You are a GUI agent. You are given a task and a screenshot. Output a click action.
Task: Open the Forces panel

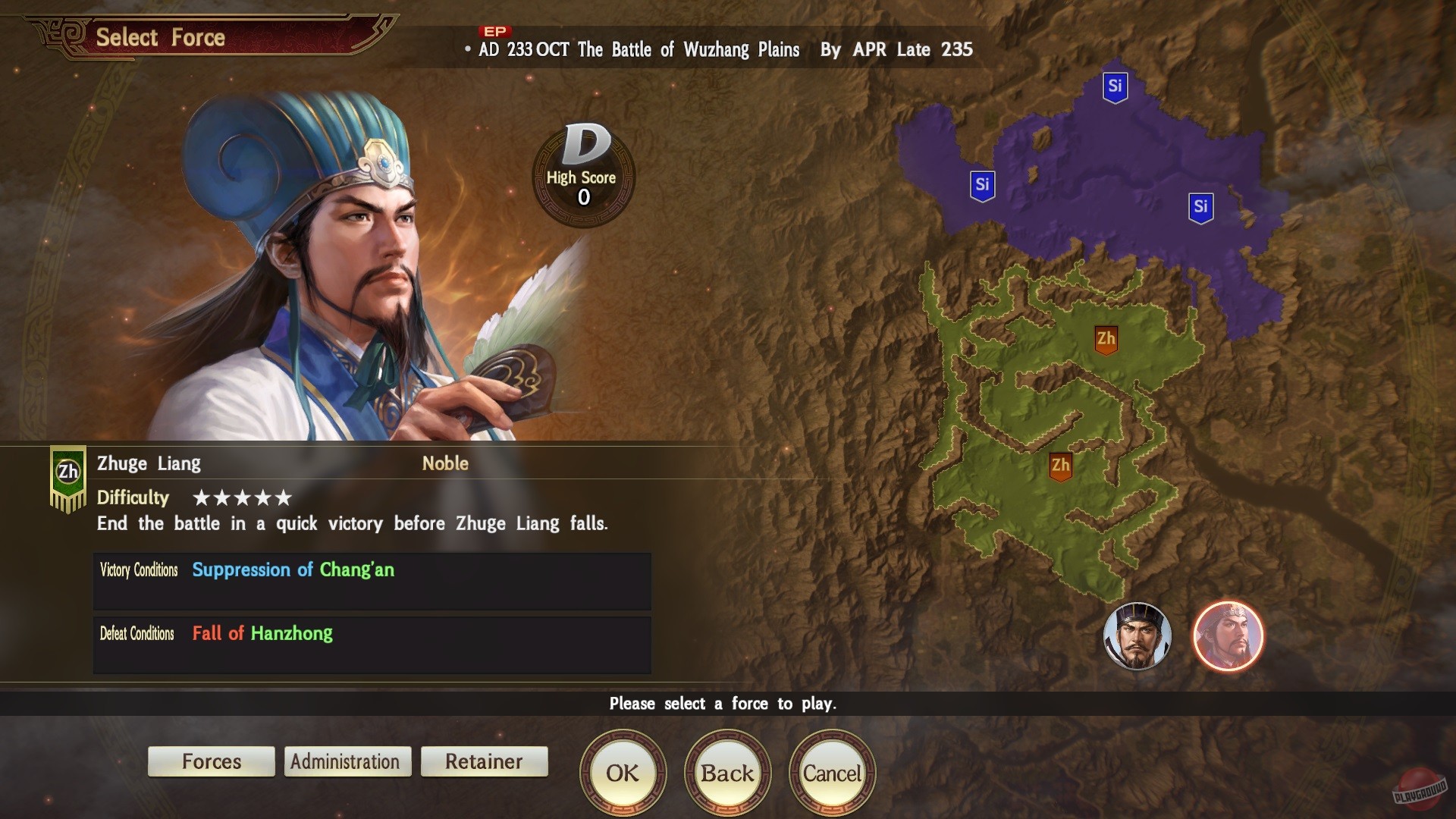coord(211,761)
